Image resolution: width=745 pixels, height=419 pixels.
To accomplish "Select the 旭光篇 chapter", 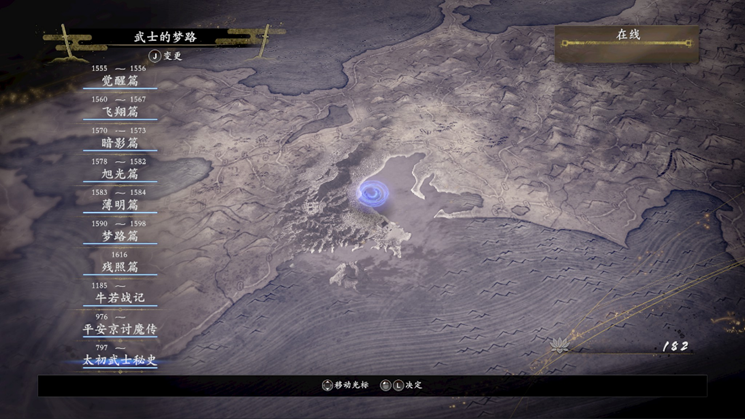I will coord(120,174).
